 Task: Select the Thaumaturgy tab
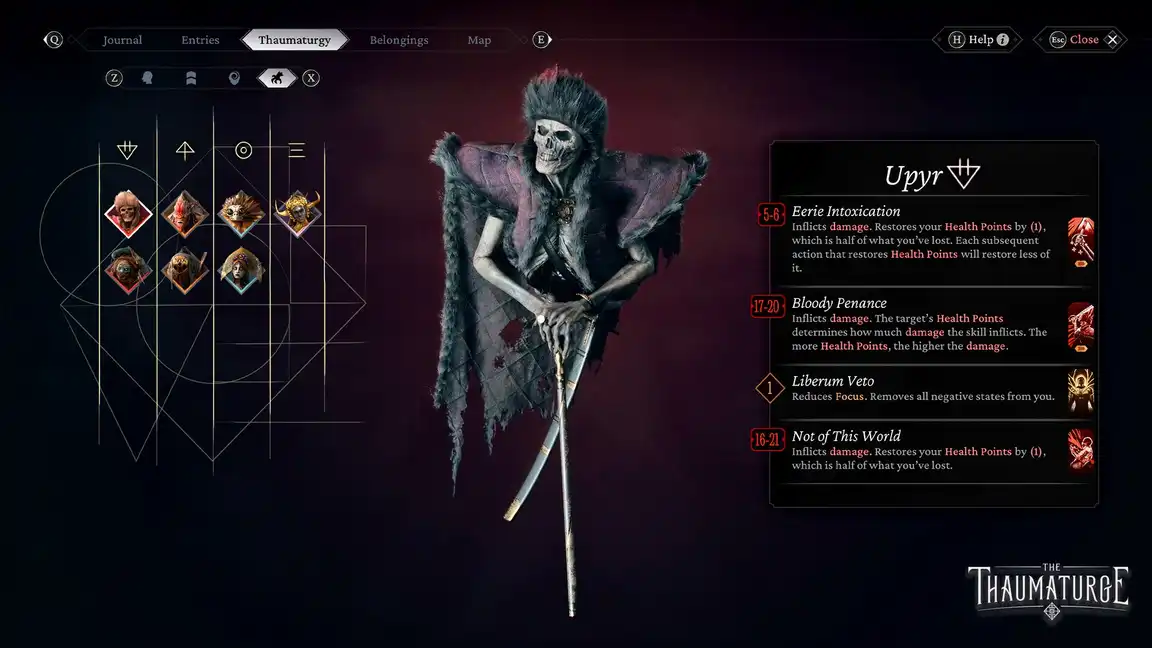[x=295, y=40]
